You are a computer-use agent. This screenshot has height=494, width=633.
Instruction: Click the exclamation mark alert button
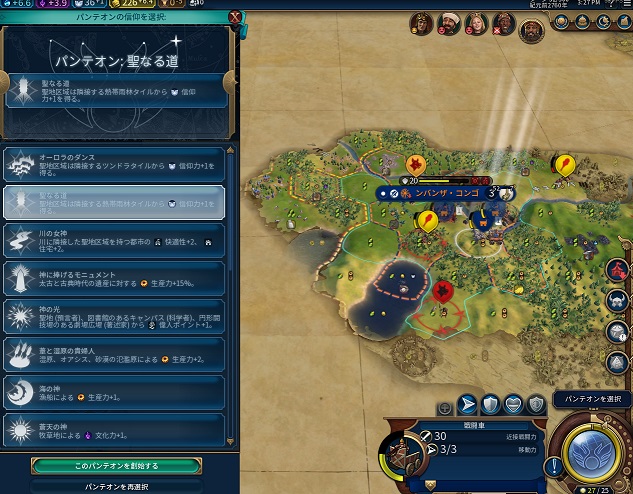552,466
